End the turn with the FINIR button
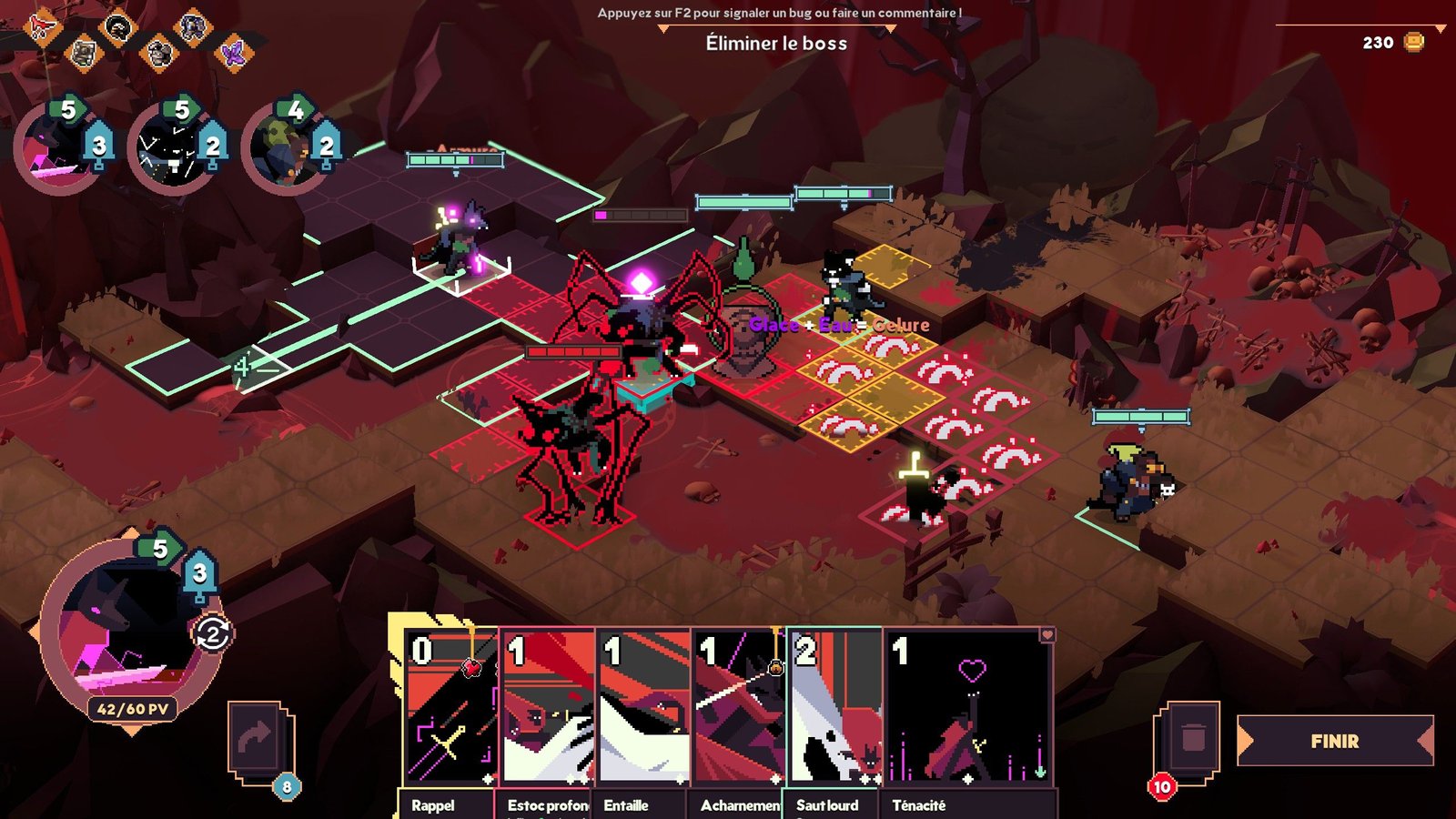This screenshot has height=819, width=1456. (1334, 741)
